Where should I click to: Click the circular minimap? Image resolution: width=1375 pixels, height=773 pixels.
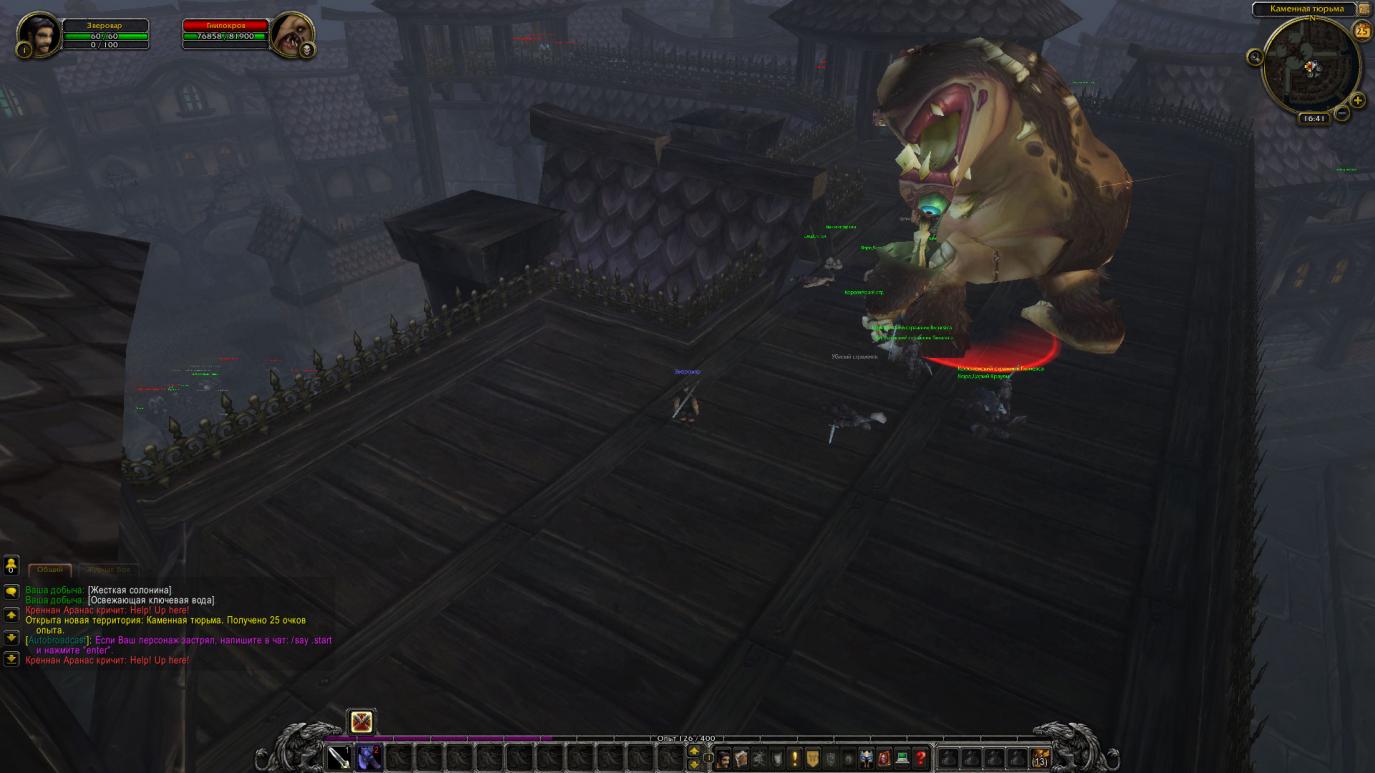click(1311, 66)
